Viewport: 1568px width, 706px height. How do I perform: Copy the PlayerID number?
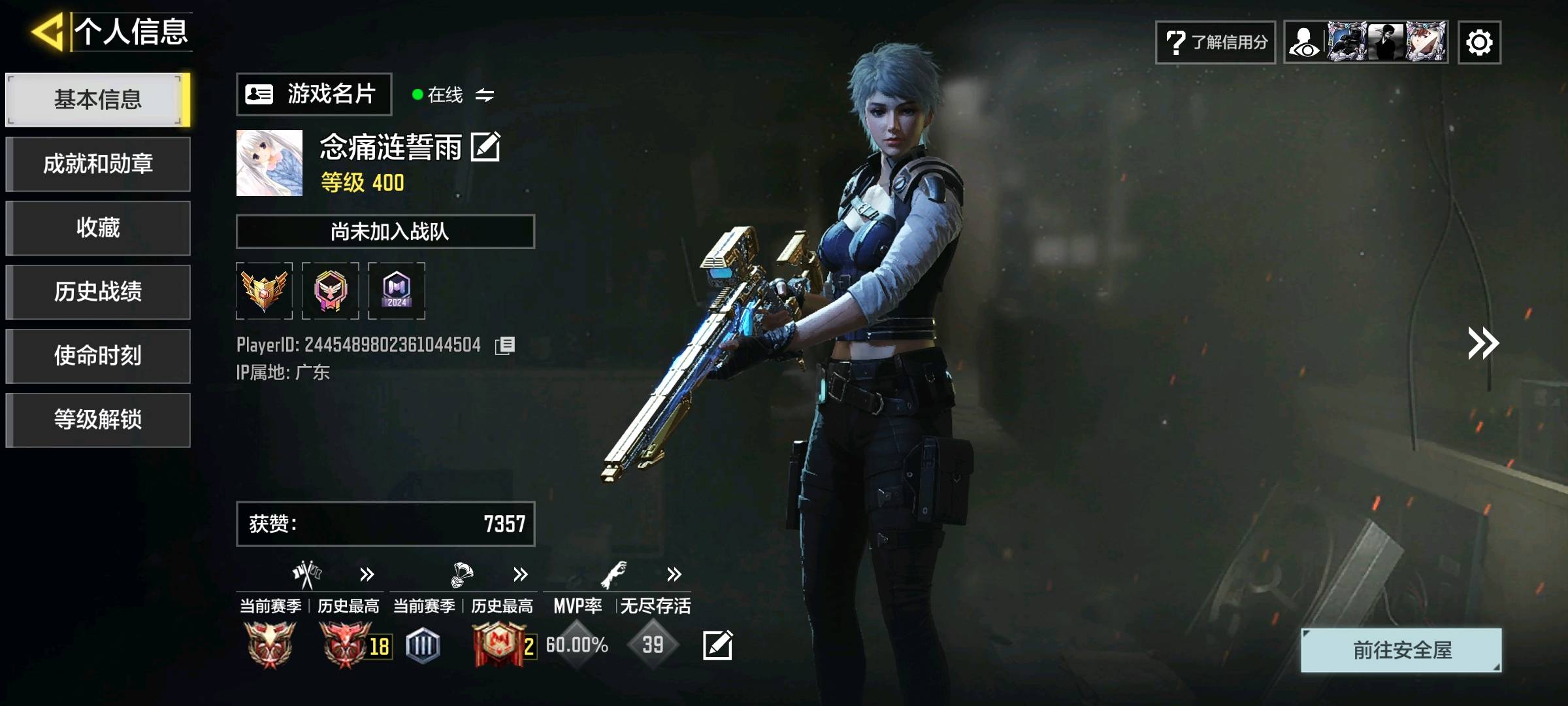(505, 345)
